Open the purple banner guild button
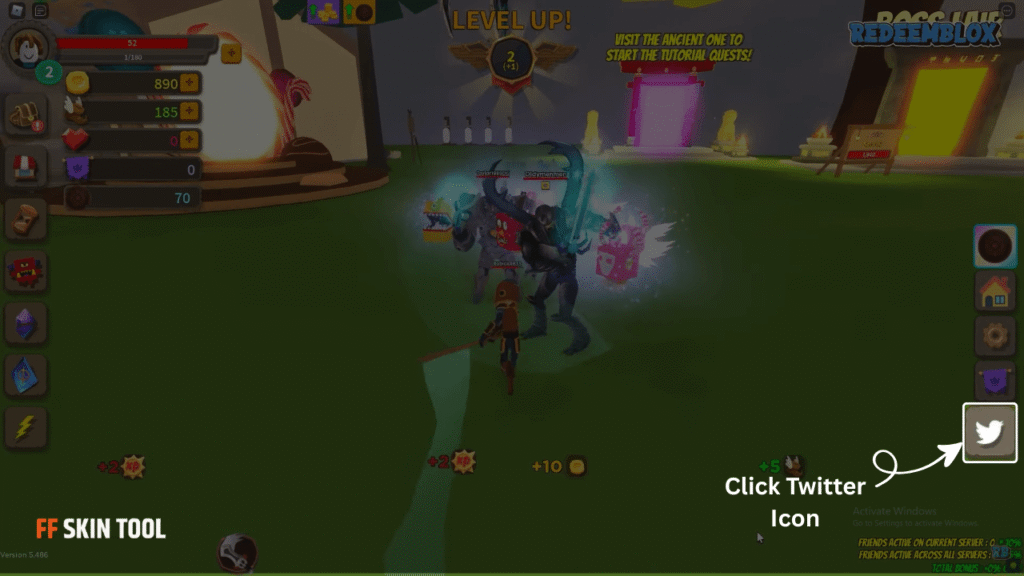 pyautogui.click(x=995, y=382)
